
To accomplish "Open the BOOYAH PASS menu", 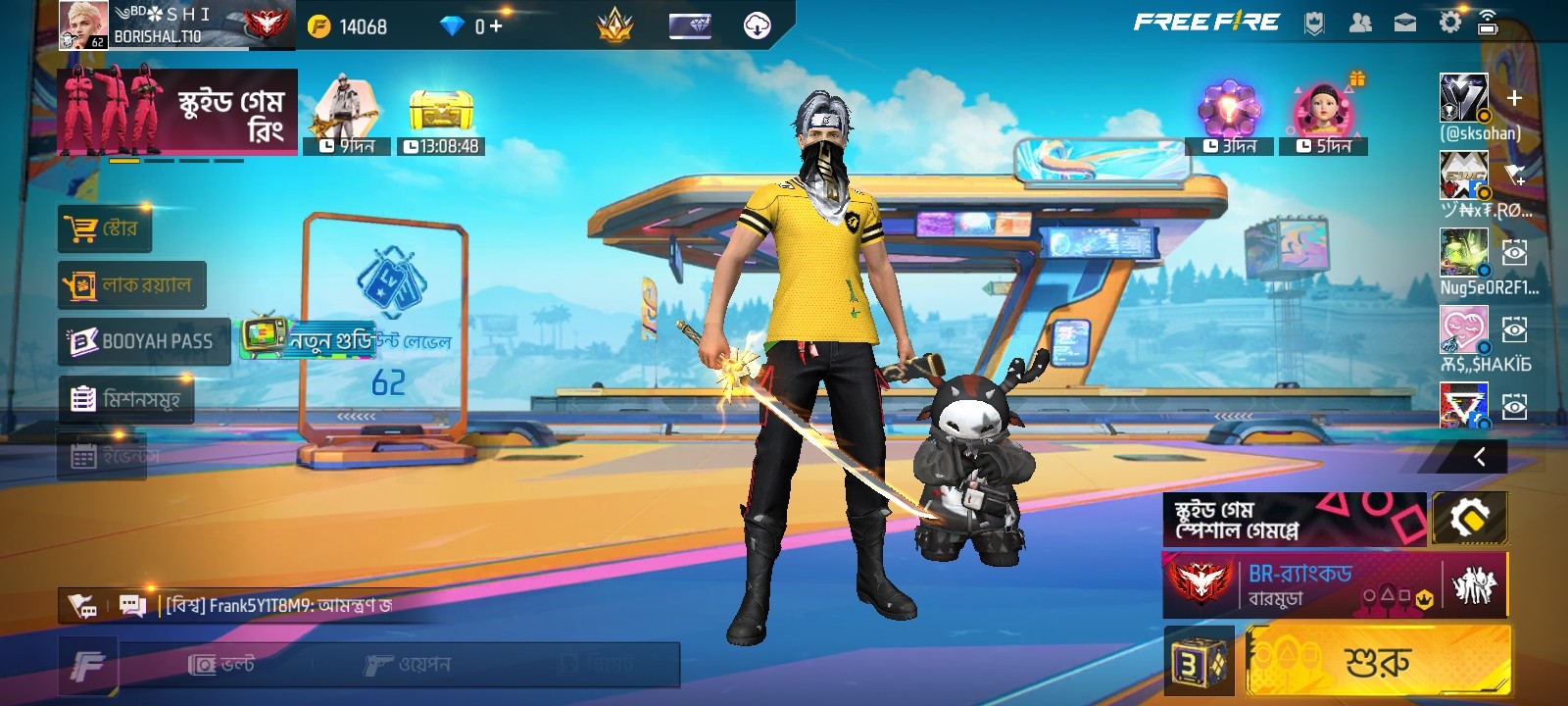I will pyautogui.click(x=144, y=341).
